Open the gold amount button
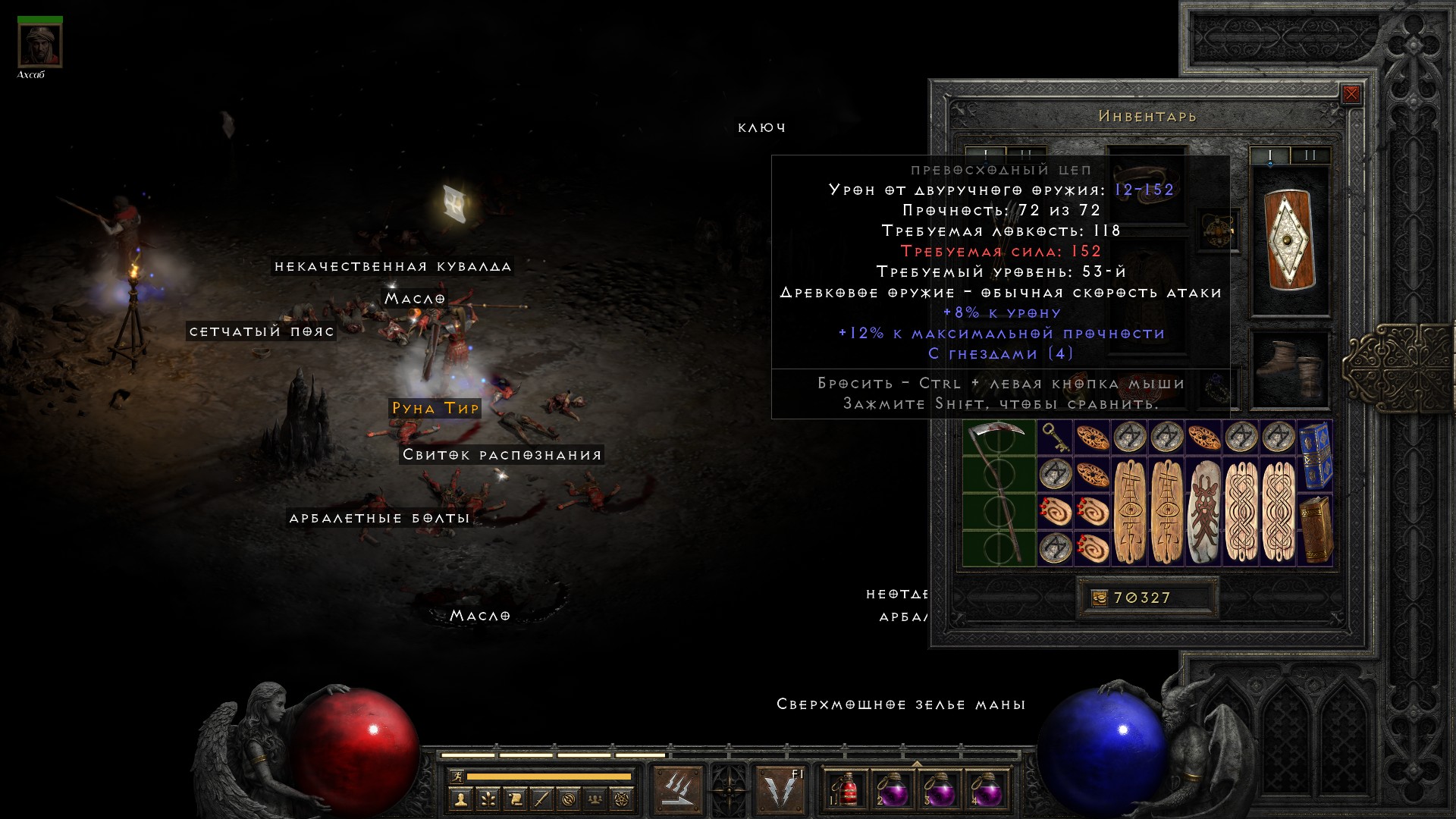Viewport: 1456px width, 819px height. click(x=1100, y=598)
